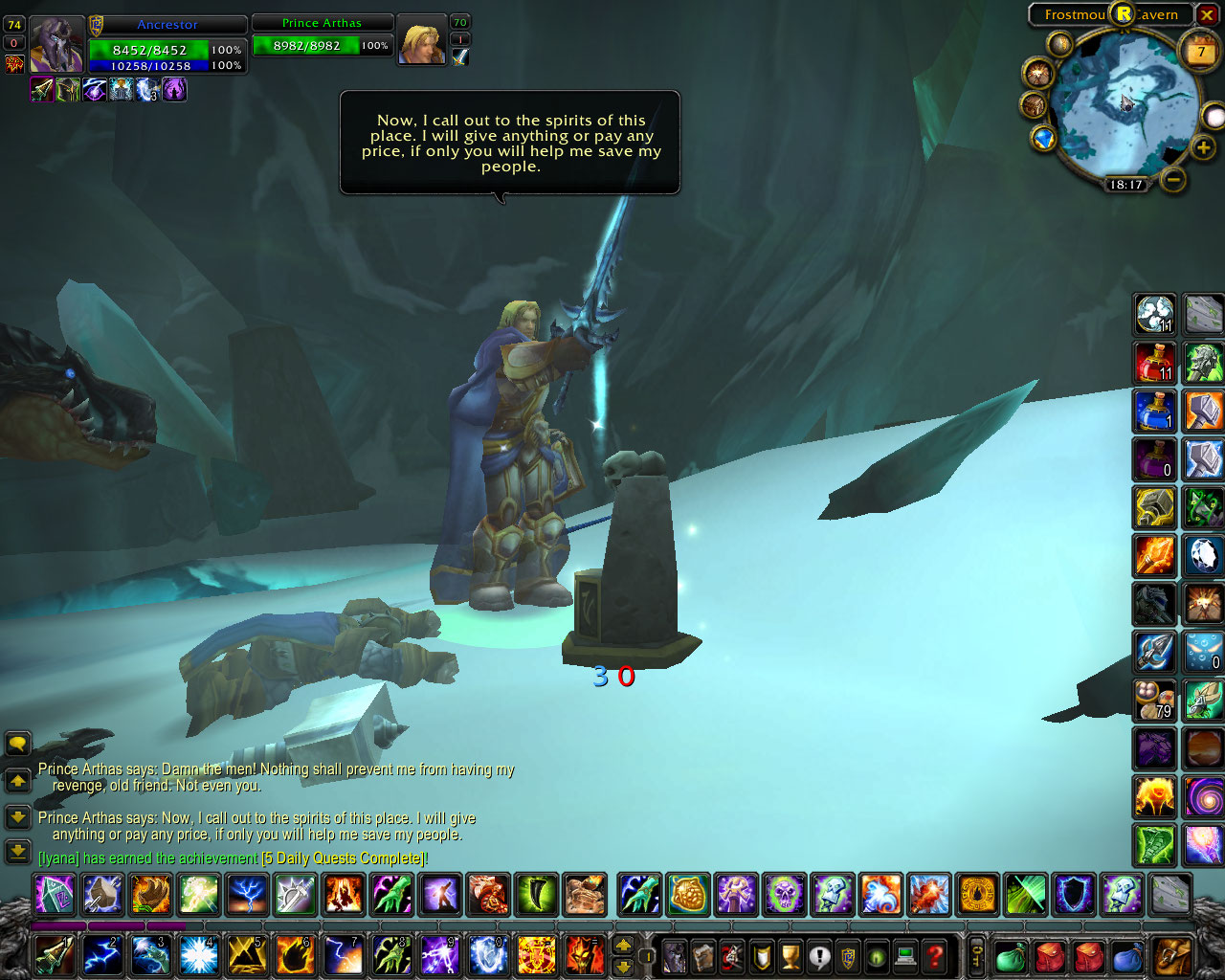Use the red potion with 11 charges
Screen dimensions: 1225x980
point(1154,363)
